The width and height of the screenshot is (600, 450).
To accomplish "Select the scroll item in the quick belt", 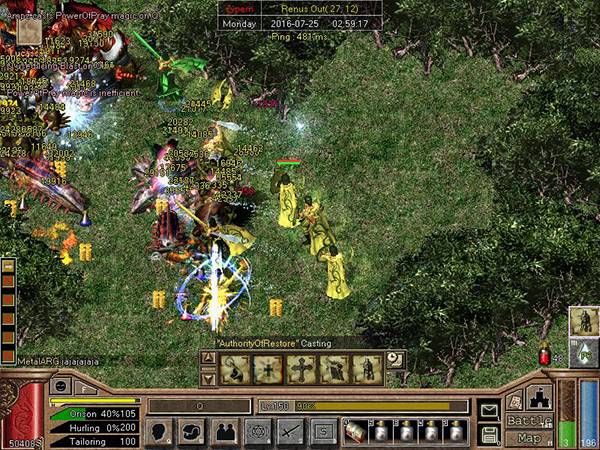I will (355, 432).
